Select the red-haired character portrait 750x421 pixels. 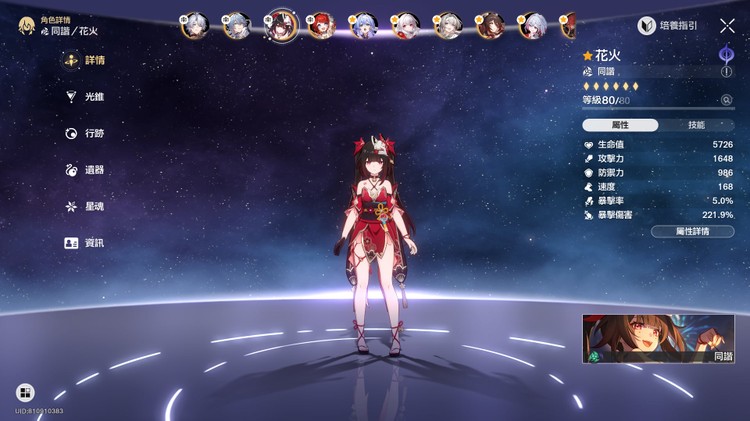[x=321, y=25]
